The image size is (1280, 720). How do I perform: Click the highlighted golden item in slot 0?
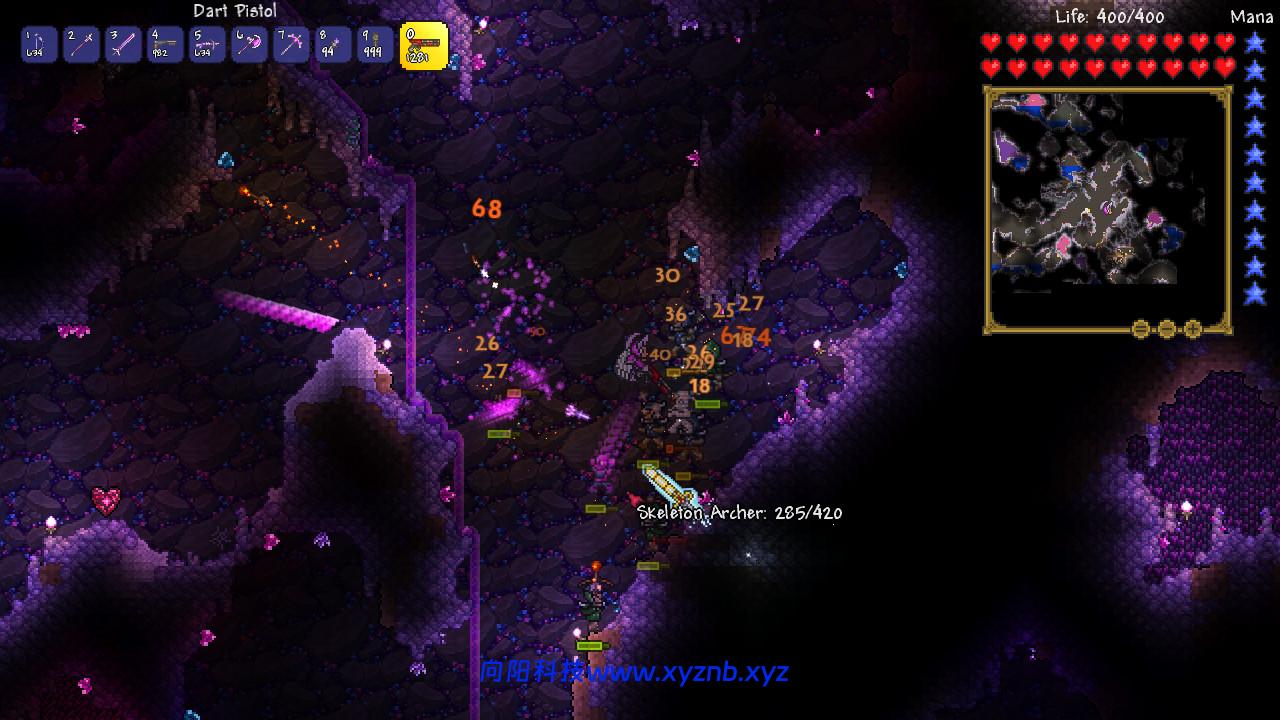pyautogui.click(x=423, y=44)
